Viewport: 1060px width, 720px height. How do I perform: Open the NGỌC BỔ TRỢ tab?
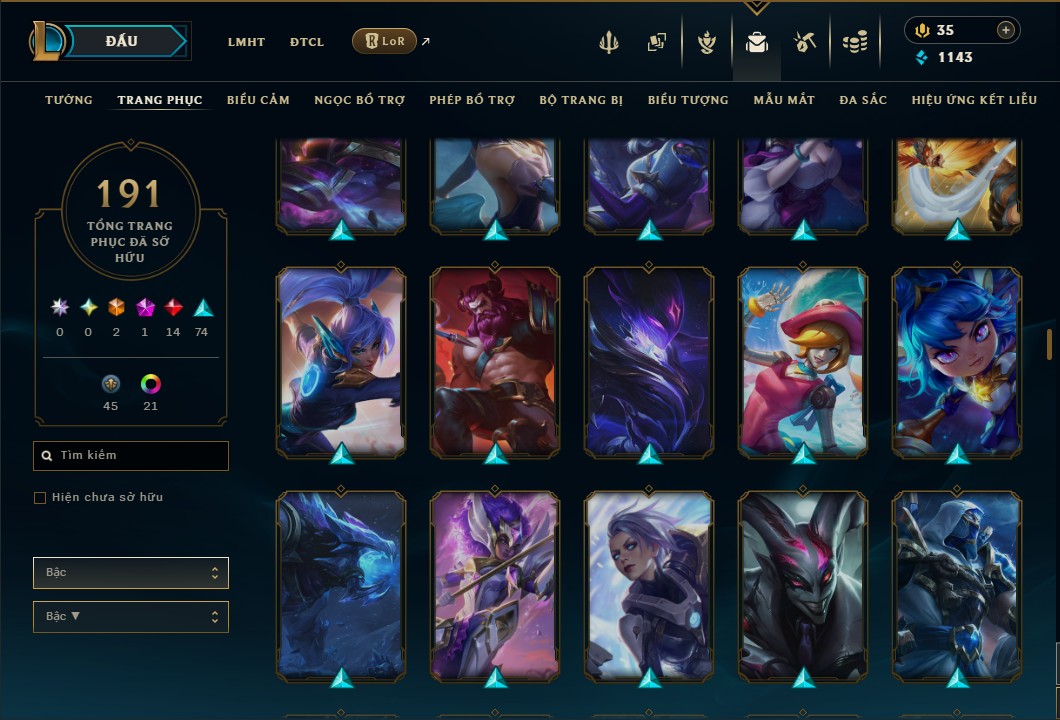[359, 100]
